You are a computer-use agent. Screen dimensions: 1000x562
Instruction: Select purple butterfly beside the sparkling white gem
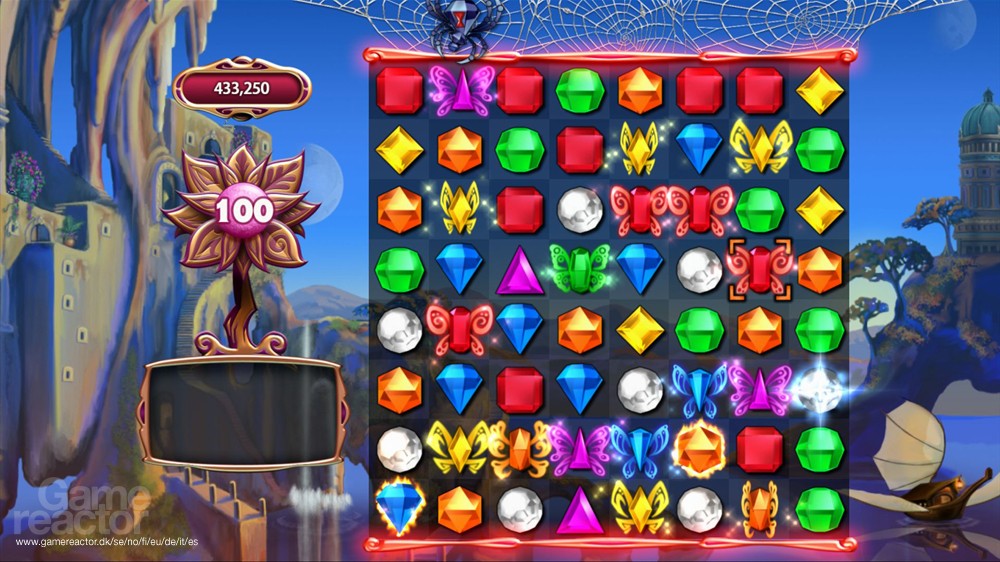pyautogui.click(x=760, y=389)
